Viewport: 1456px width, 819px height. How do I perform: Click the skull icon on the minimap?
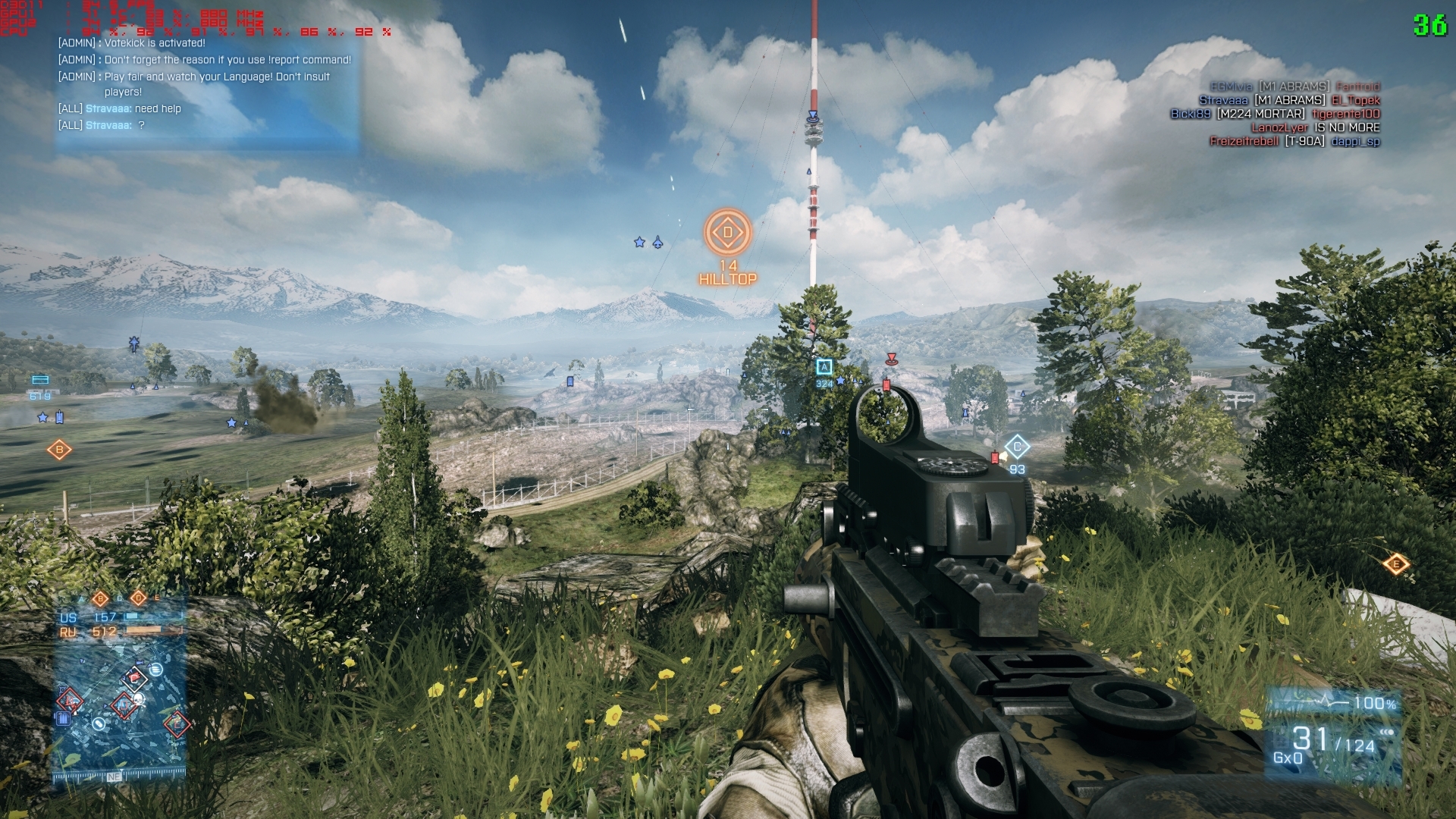click(139, 698)
